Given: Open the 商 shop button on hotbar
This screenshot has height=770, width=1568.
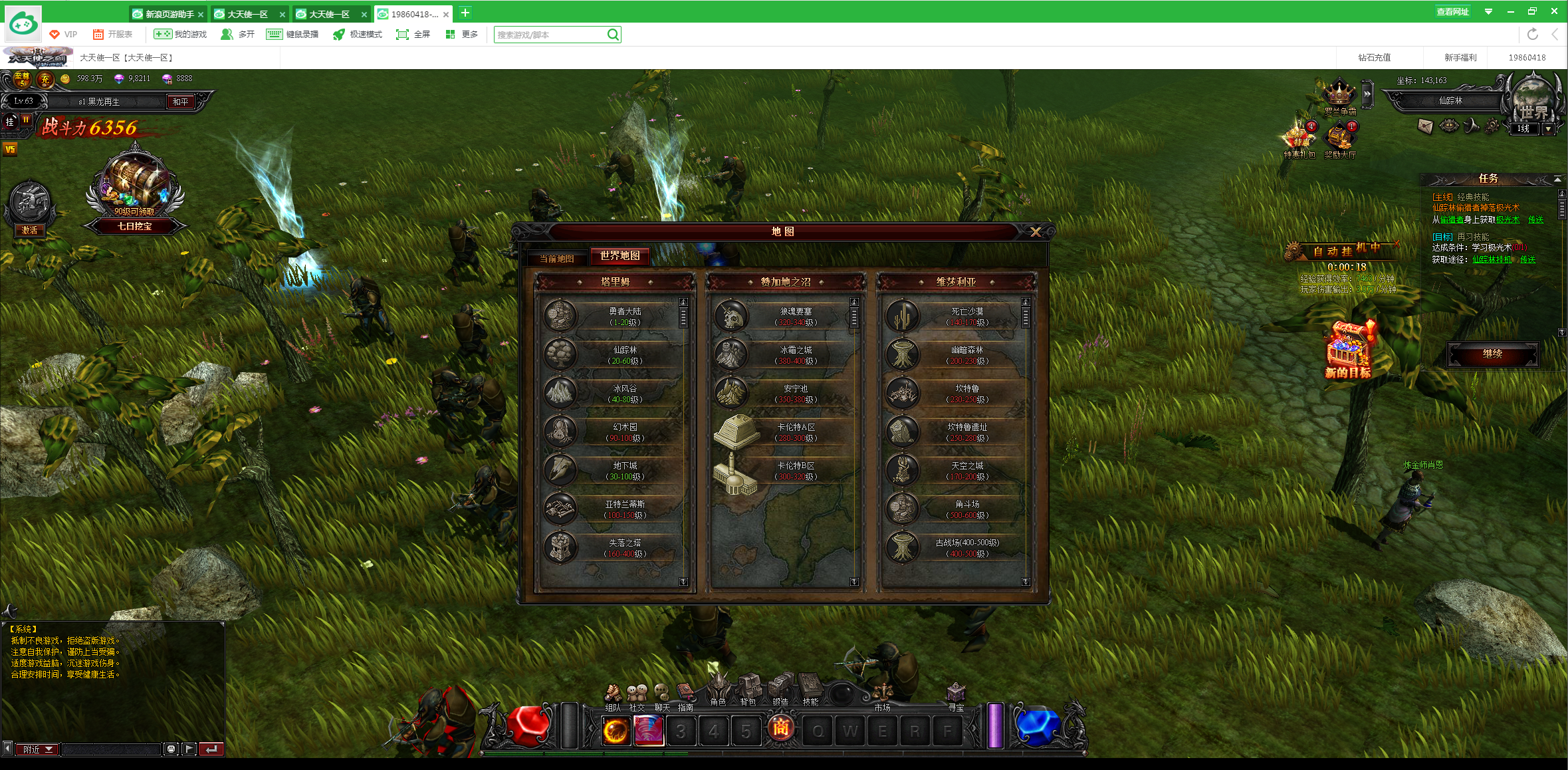Looking at the screenshot, I should click(780, 729).
